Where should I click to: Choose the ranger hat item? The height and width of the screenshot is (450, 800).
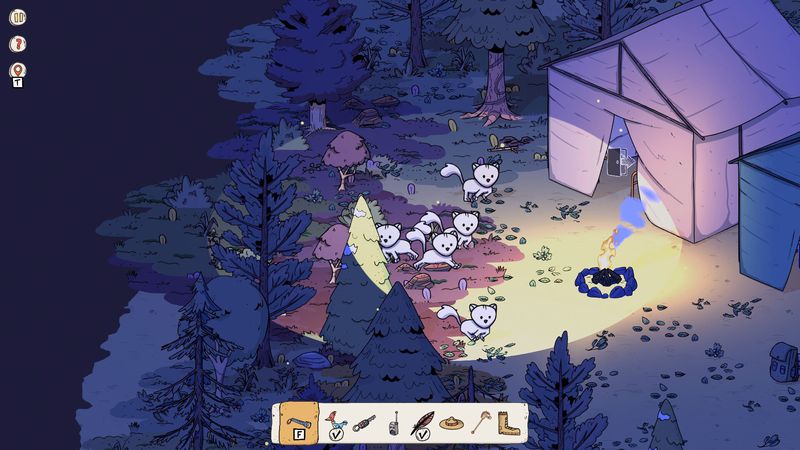tap(451, 423)
